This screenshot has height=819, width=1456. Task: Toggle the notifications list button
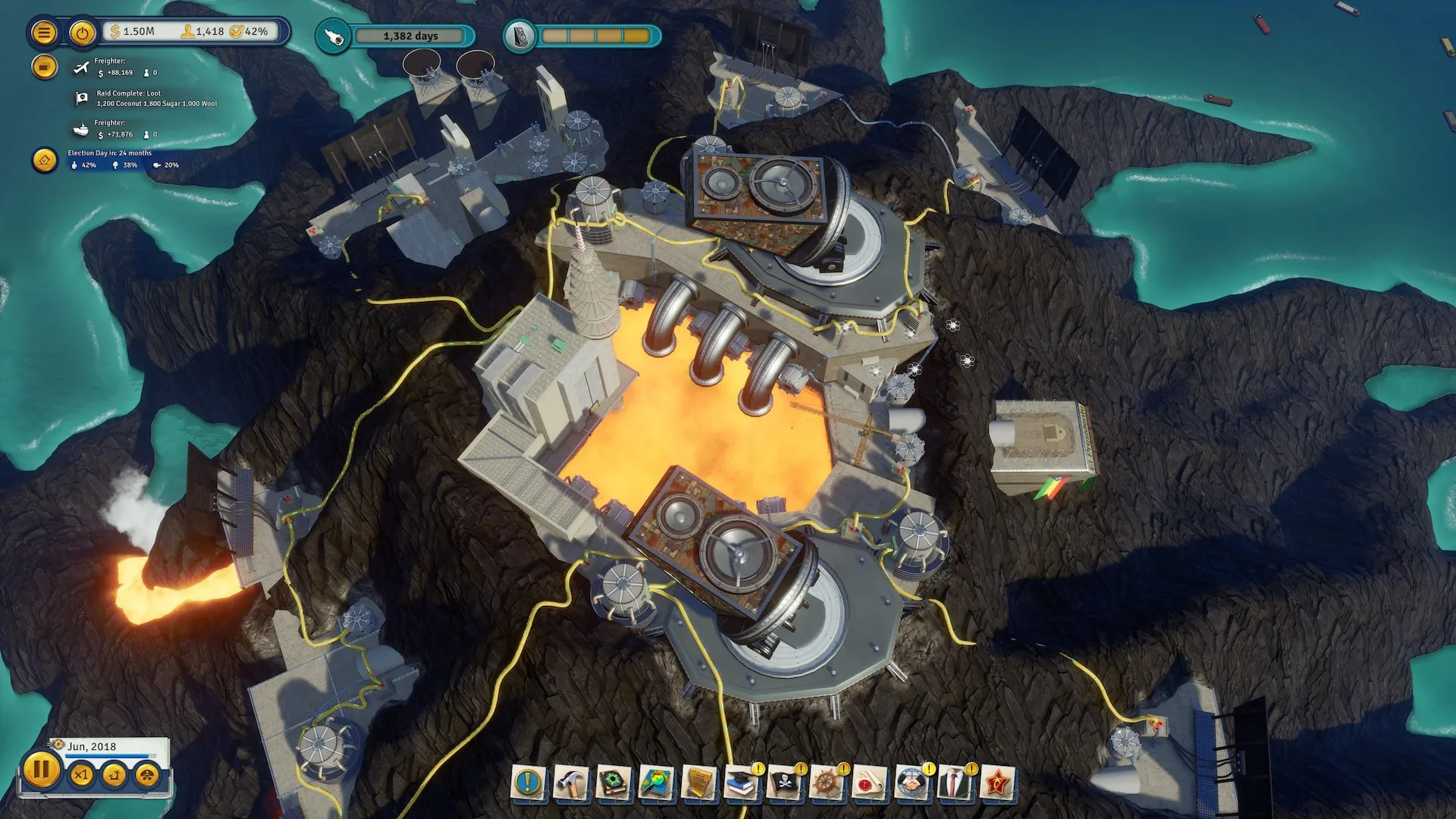[x=44, y=67]
